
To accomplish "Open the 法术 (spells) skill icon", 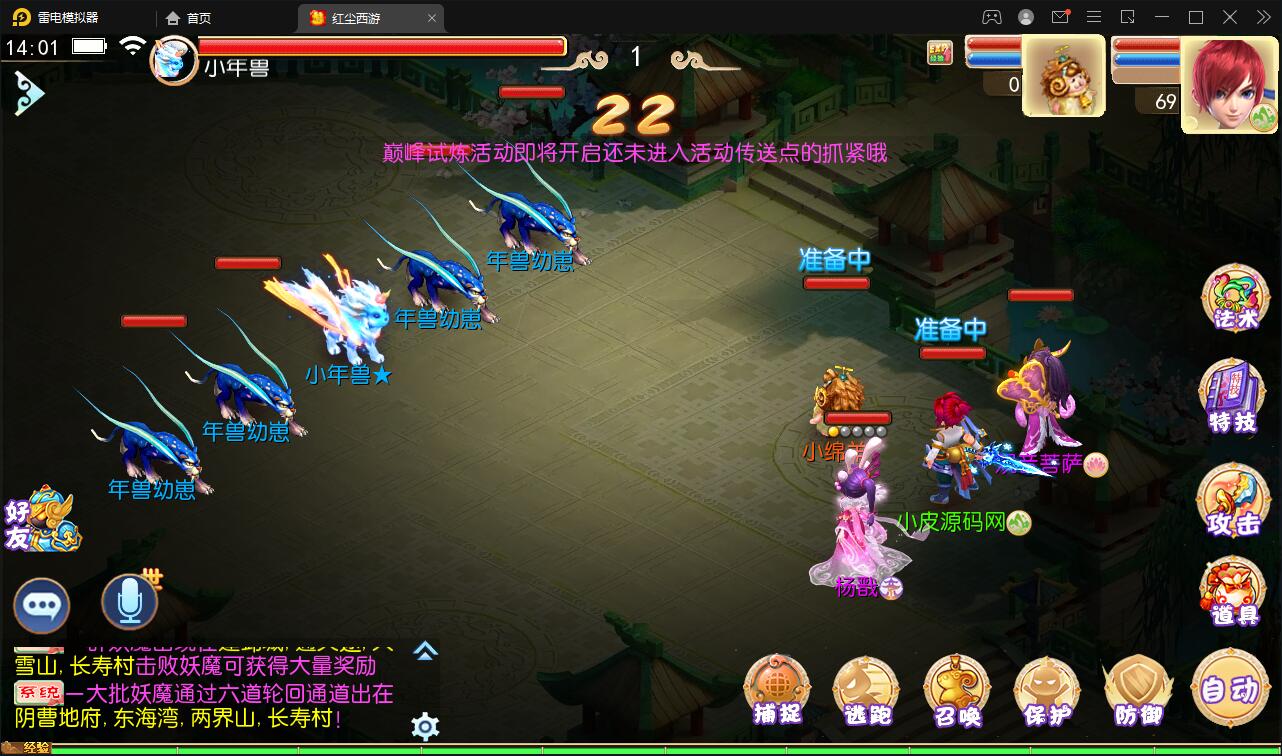I will (x=1233, y=297).
